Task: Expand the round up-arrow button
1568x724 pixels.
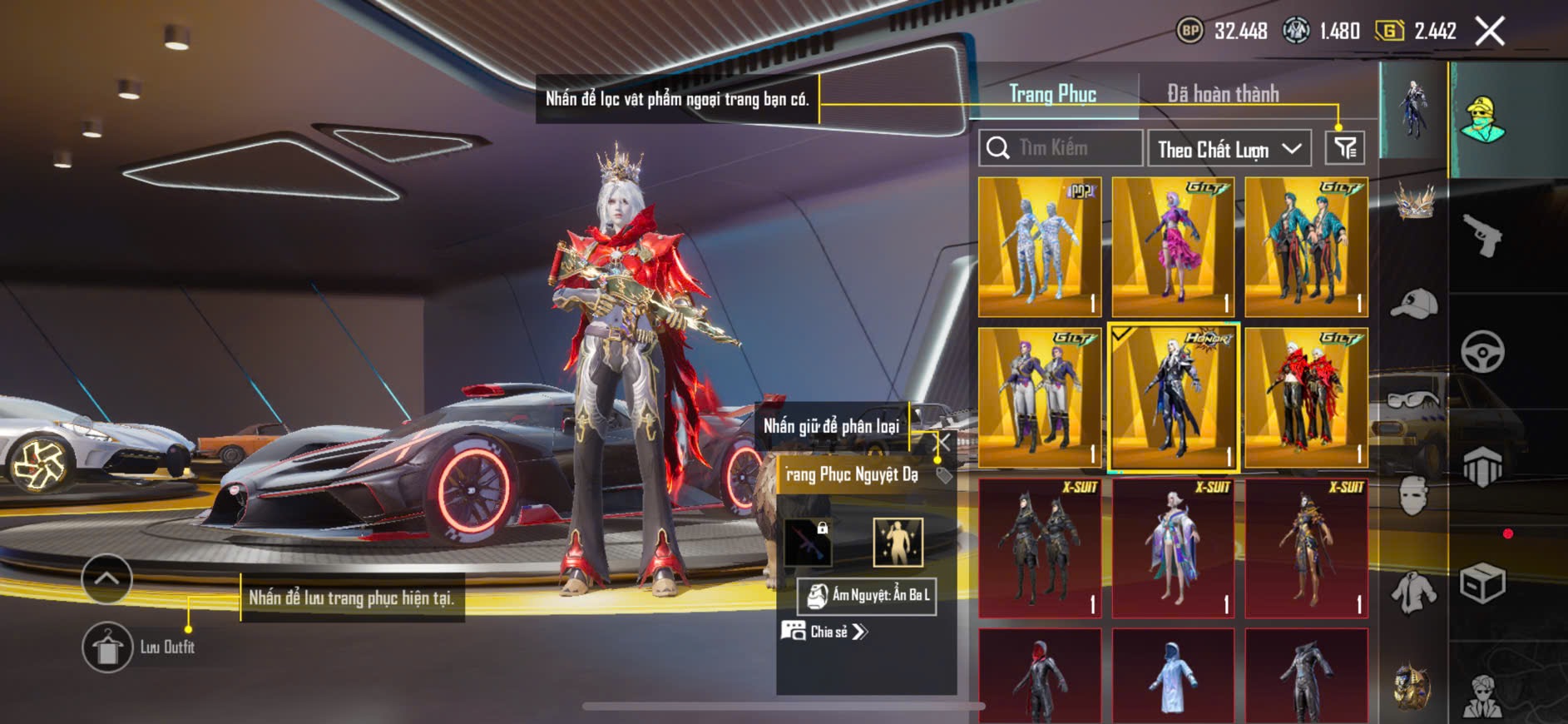Action: click(x=106, y=578)
